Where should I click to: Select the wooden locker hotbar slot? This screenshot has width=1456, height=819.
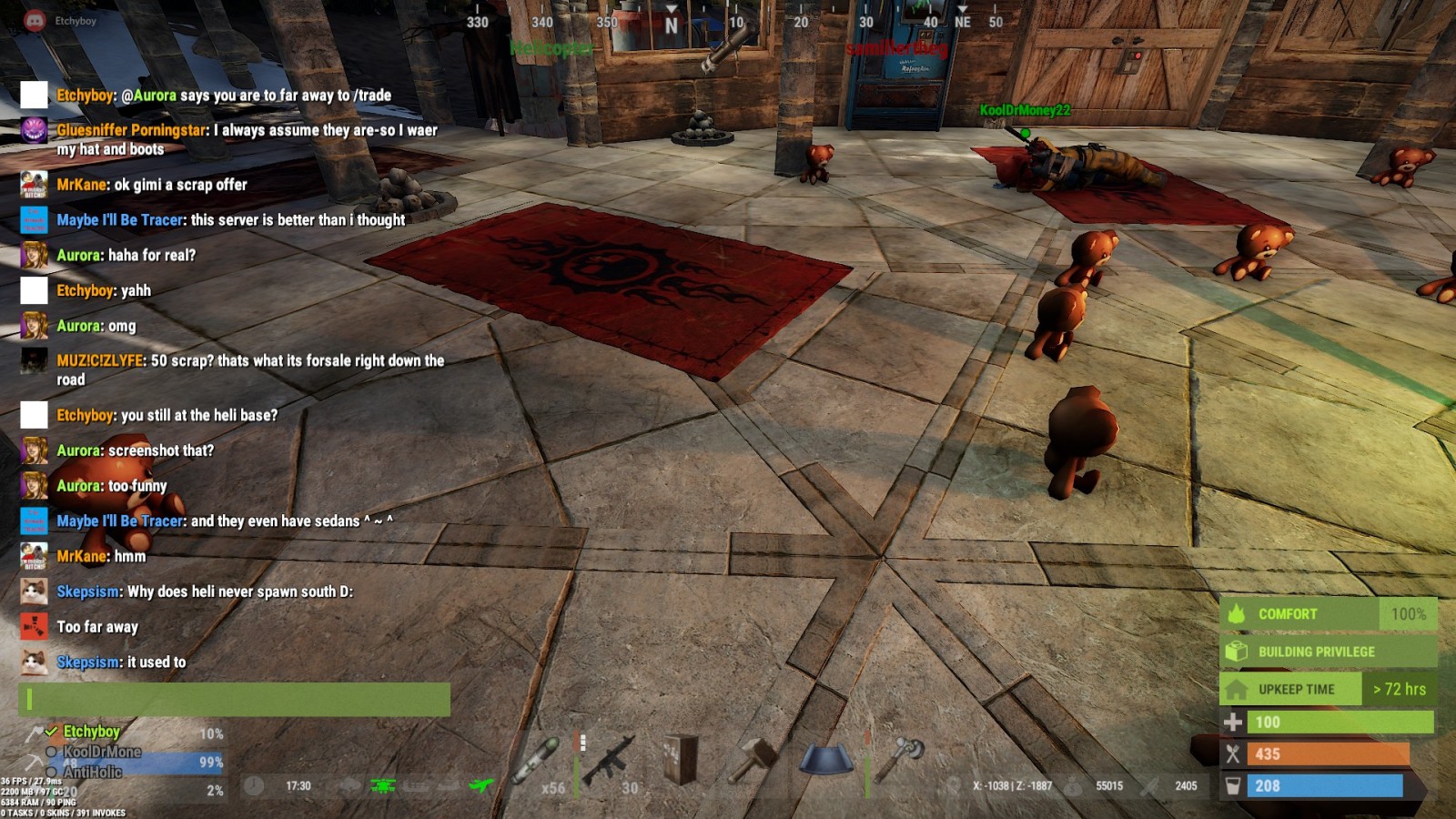coord(681,759)
